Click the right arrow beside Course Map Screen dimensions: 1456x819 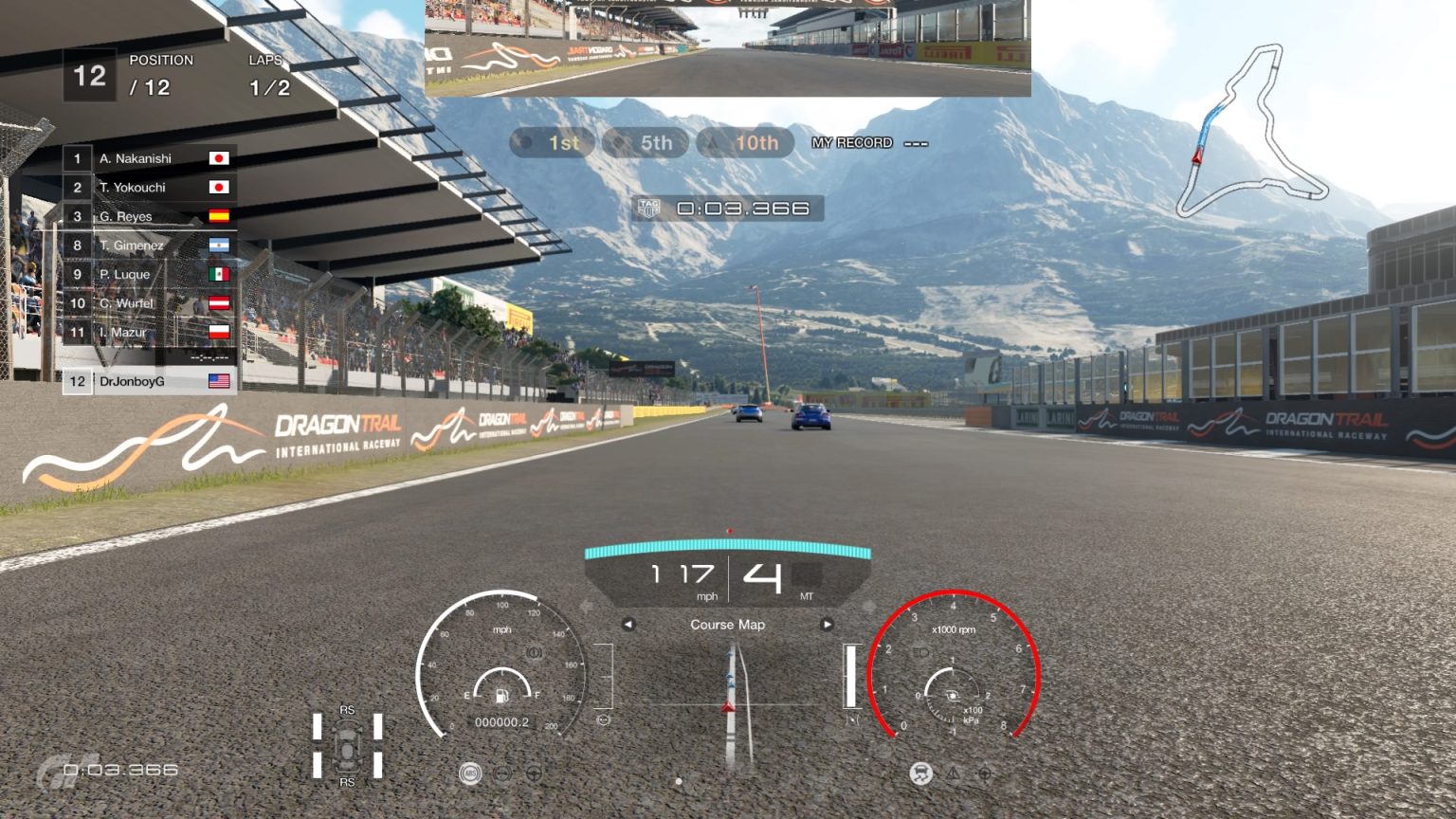click(x=828, y=625)
